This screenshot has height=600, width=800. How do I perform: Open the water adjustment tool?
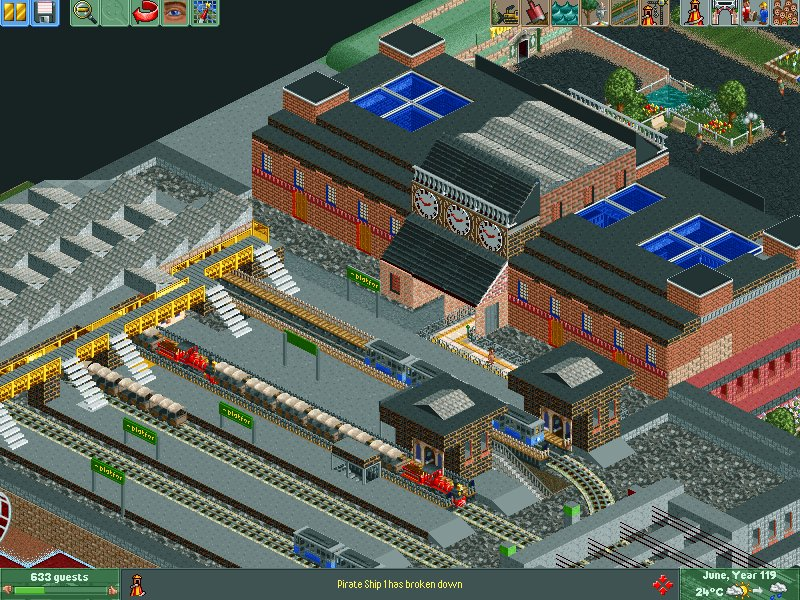tap(565, 13)
